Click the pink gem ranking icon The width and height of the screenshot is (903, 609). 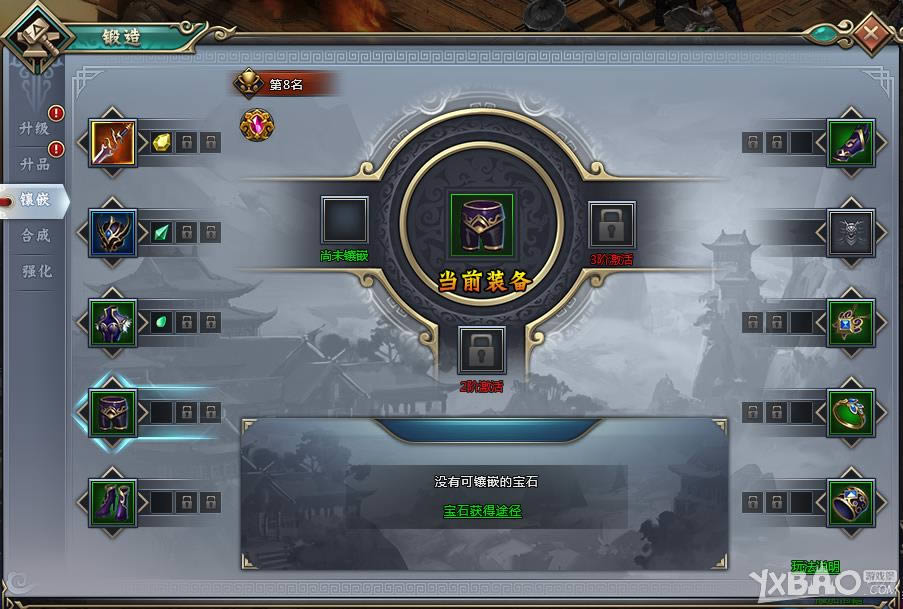tap(256, 124)
